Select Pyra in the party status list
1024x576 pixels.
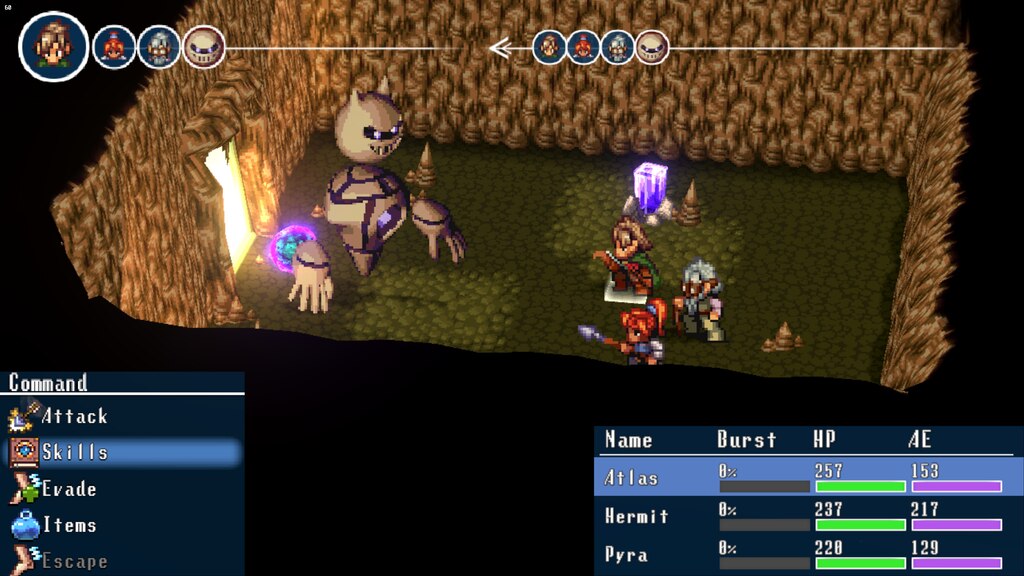pyautogui.click(x=626, y=554)
